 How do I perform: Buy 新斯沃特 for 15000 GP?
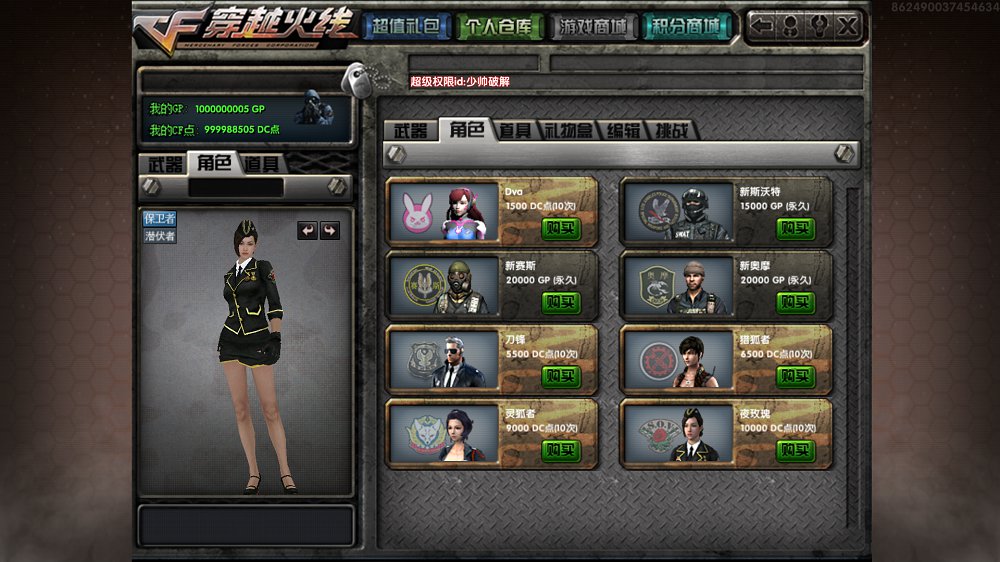click(795, 229)
